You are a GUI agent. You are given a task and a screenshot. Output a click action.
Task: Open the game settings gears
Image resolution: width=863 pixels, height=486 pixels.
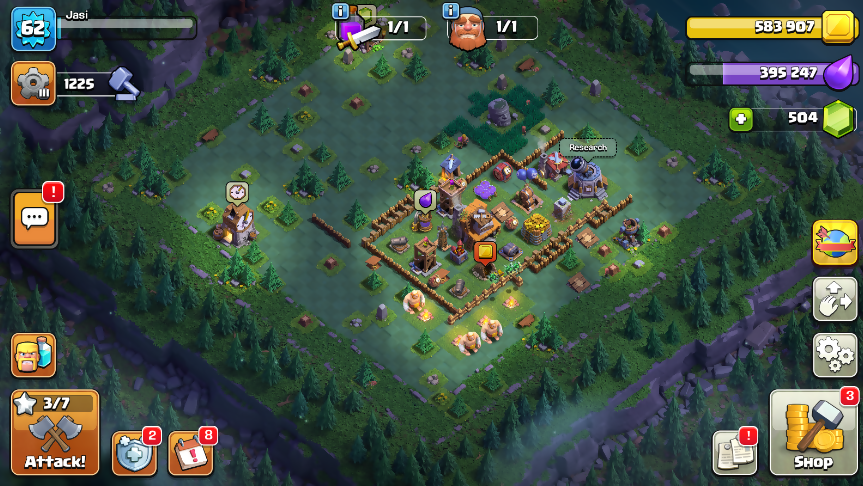tap(834, 354)
